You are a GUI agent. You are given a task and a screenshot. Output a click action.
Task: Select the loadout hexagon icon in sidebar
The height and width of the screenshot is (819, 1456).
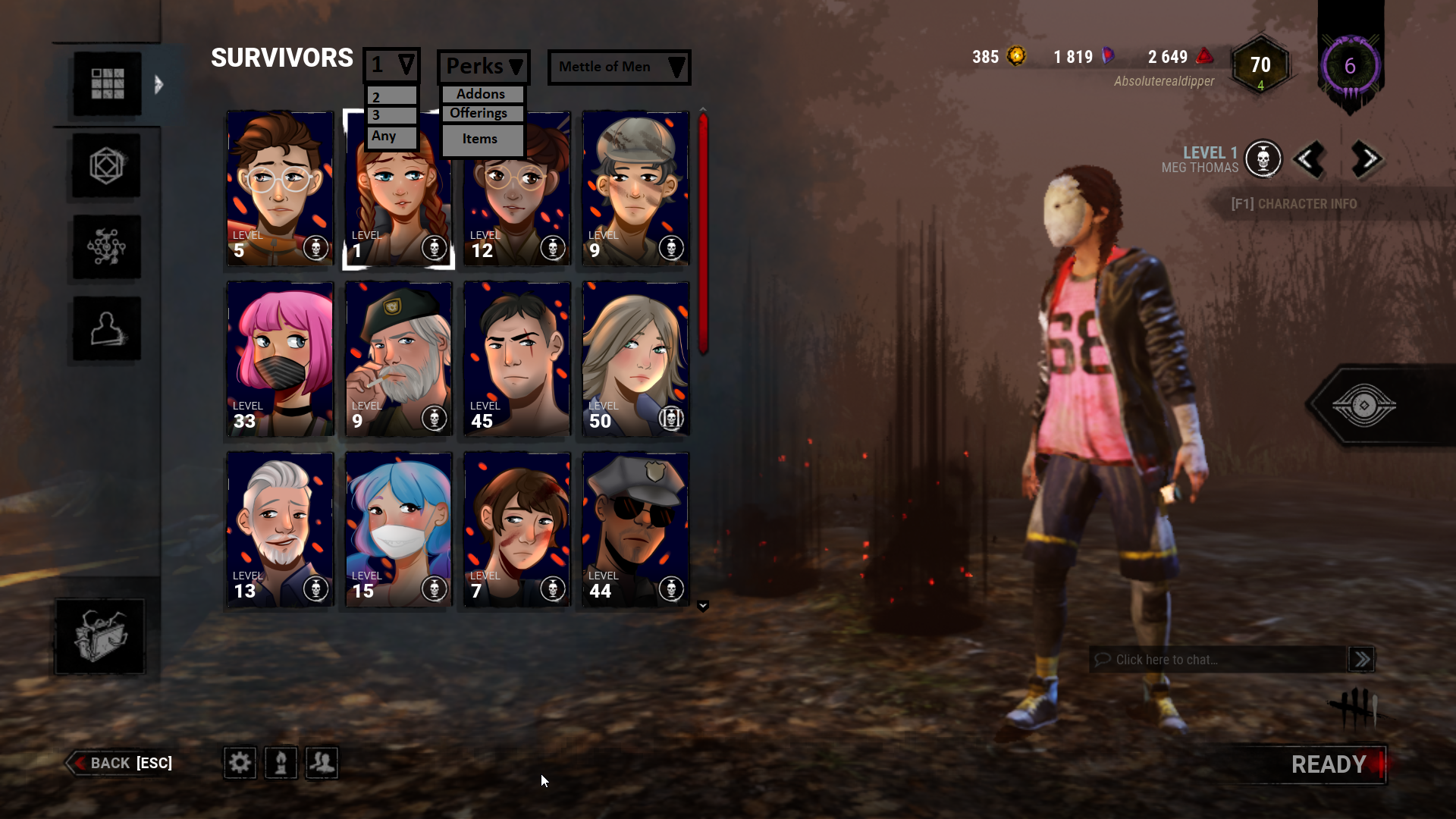[x=107, y=165]
